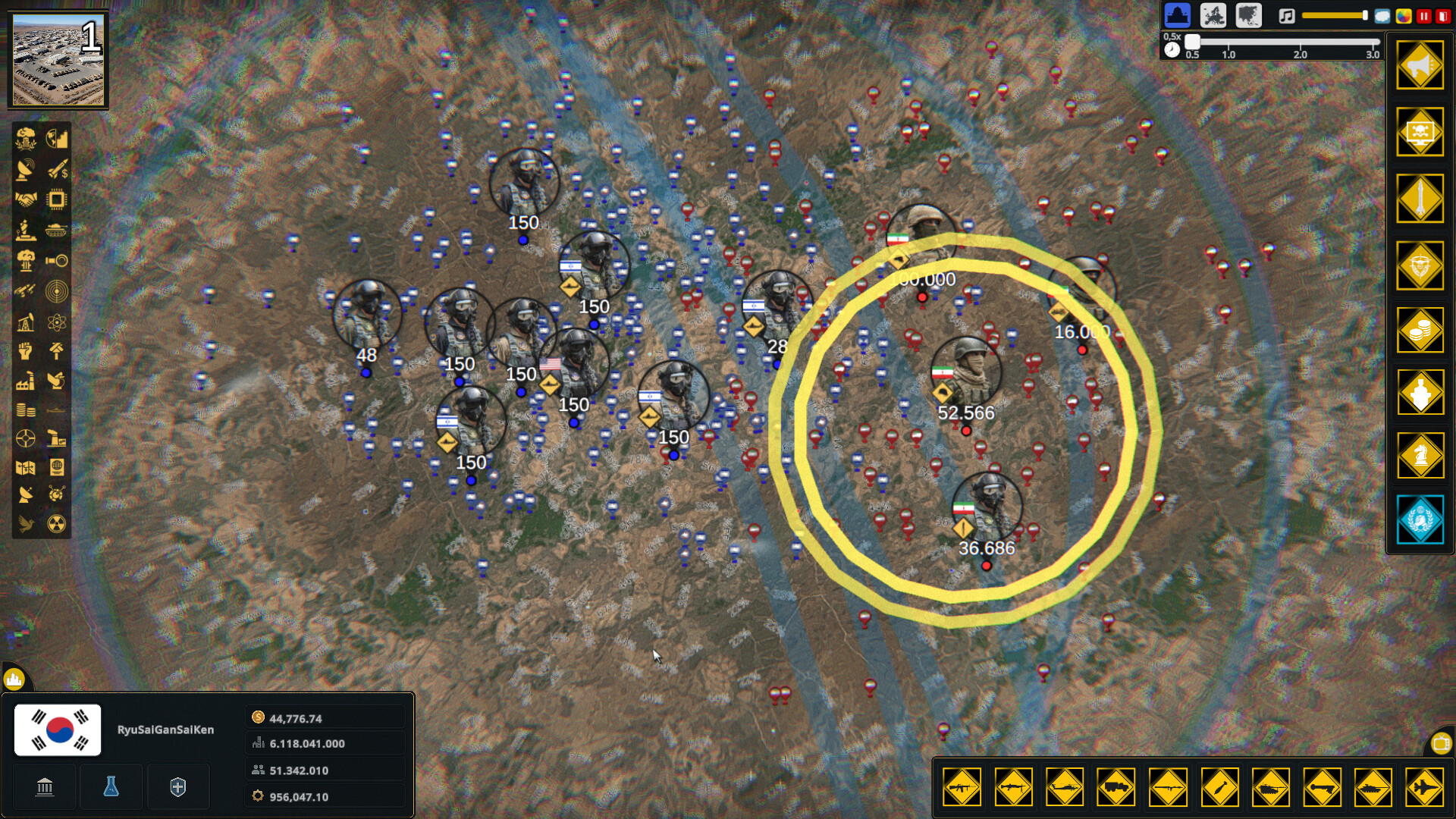The width and height of the screenshot is (1456, 819).
Task: Toggle the cloud weather overlay icon
Action: point(1382,16)
